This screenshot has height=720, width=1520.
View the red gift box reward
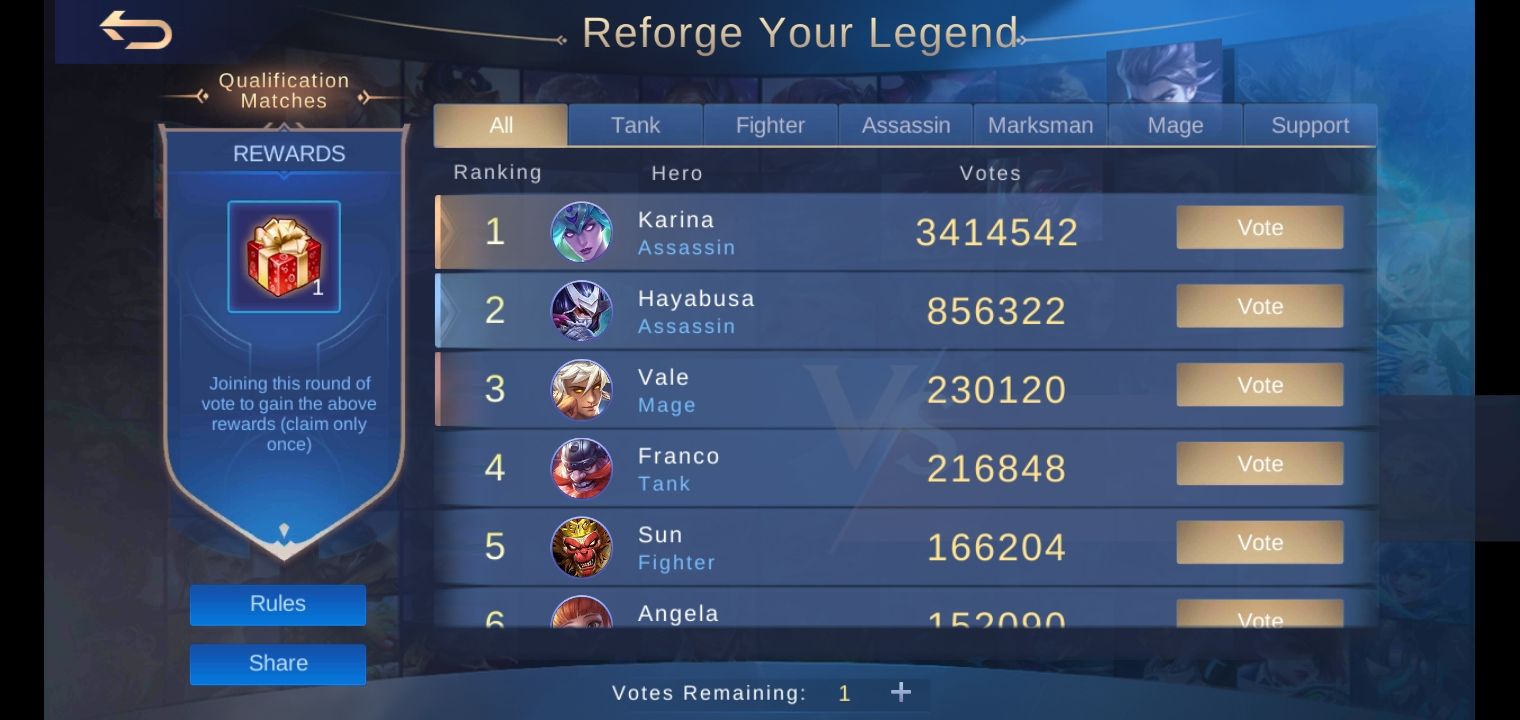click(x=284, y=256)
